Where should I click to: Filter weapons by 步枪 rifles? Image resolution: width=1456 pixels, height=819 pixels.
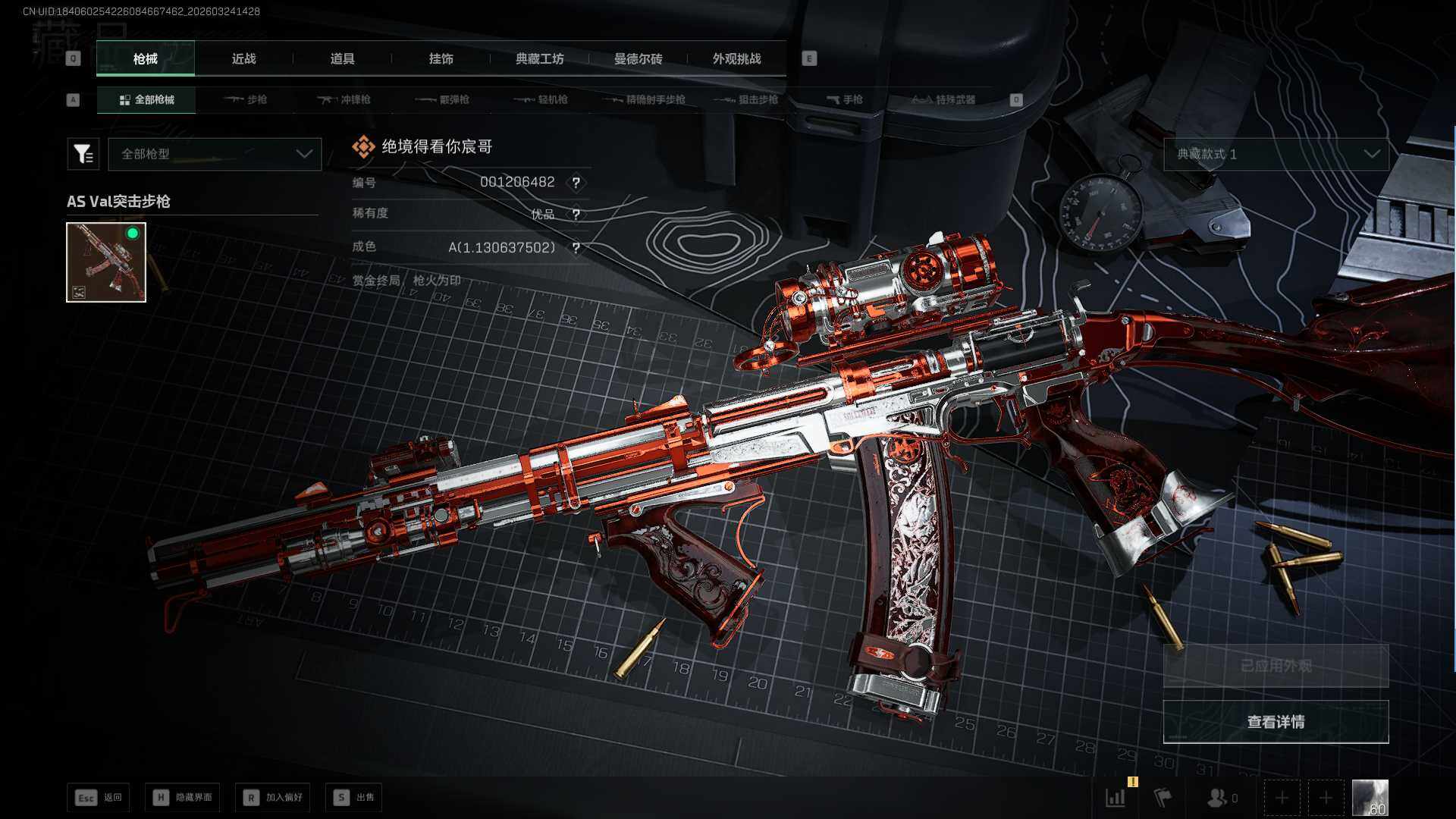246,100
